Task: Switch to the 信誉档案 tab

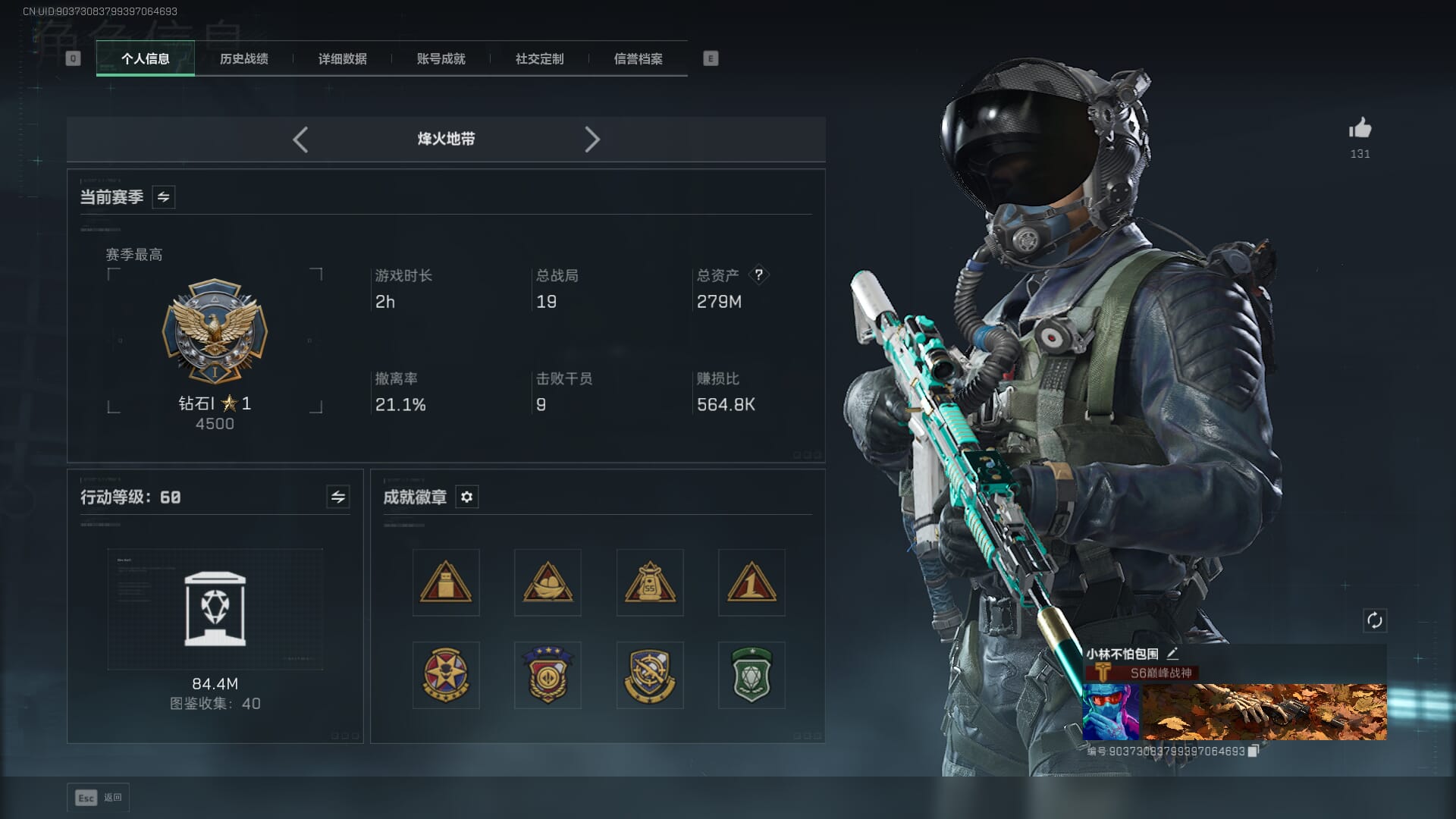Action: pyautogui.click(x=638, y=59)
